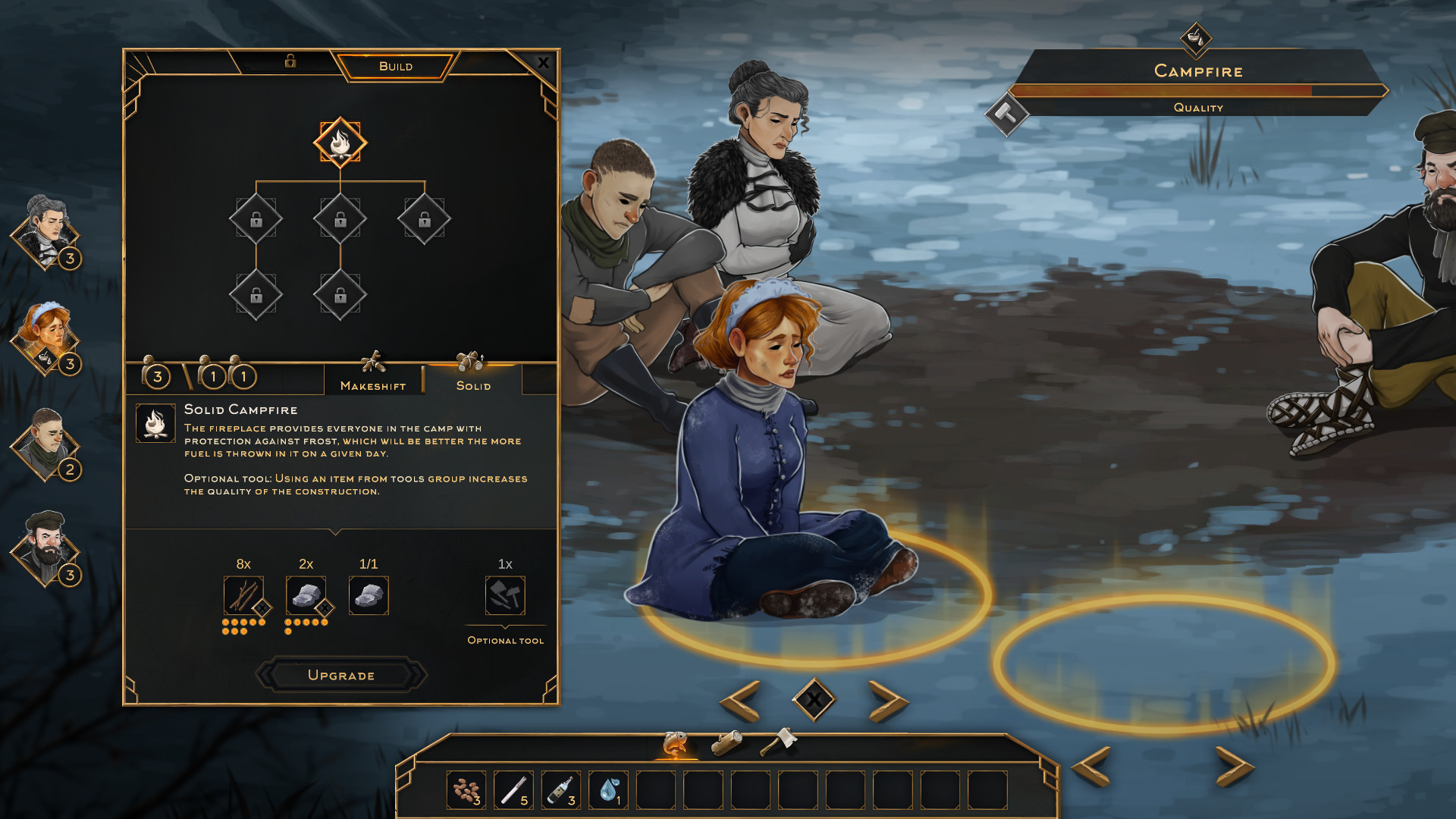Click the X diamond between the character arrows
The width and height of the screenshot is (1456, 819).
tap(814, 699)
